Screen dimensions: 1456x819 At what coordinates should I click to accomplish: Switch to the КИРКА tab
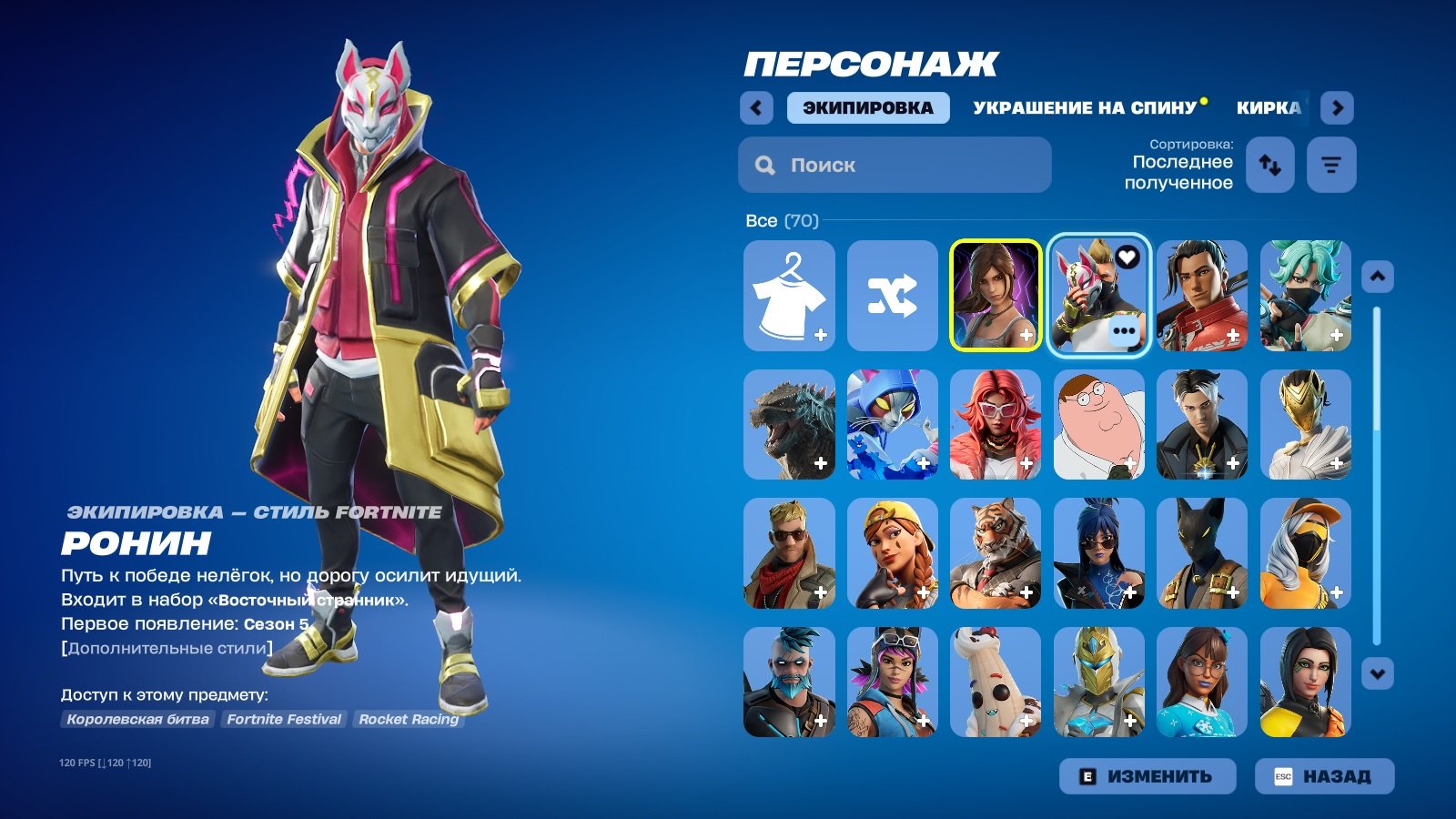point(1269,106)
